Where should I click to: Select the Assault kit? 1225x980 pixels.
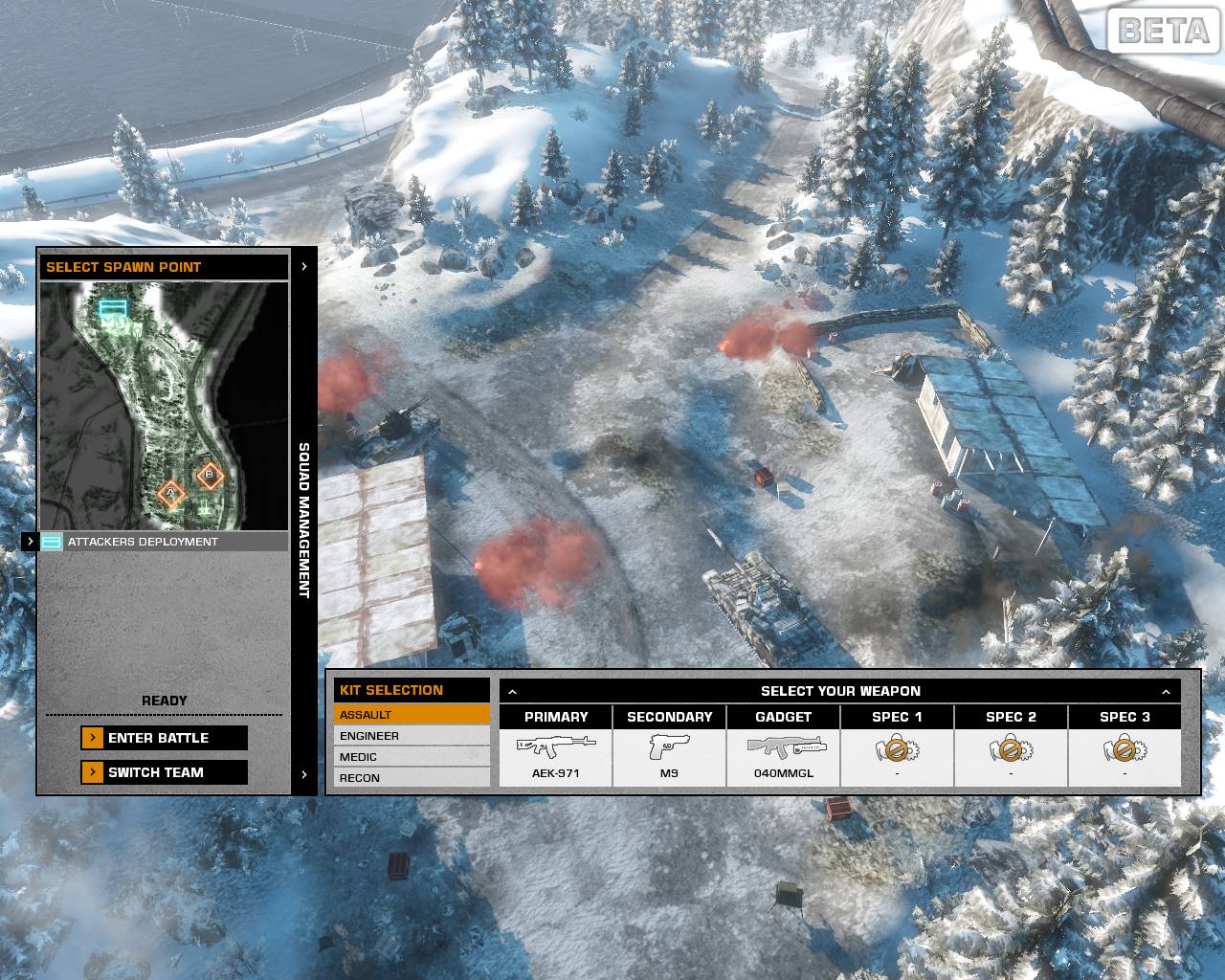[x=412, y=715]
